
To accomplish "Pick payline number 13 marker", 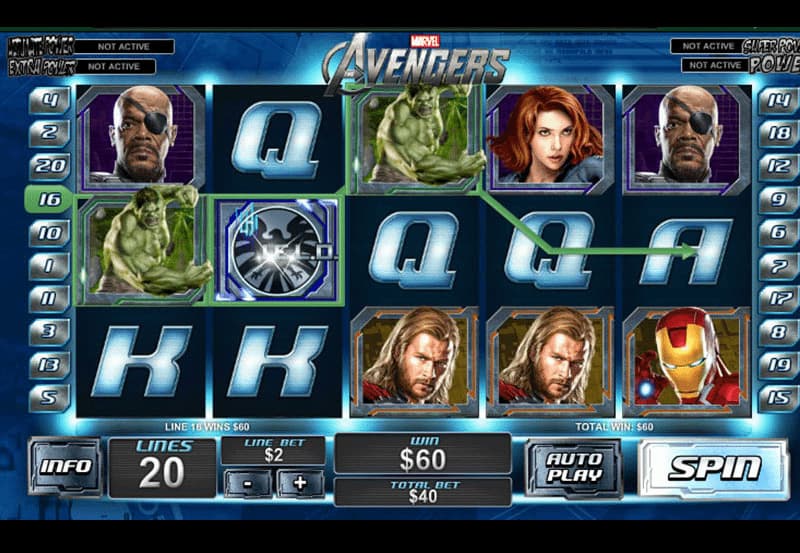I will coord(51,363).
